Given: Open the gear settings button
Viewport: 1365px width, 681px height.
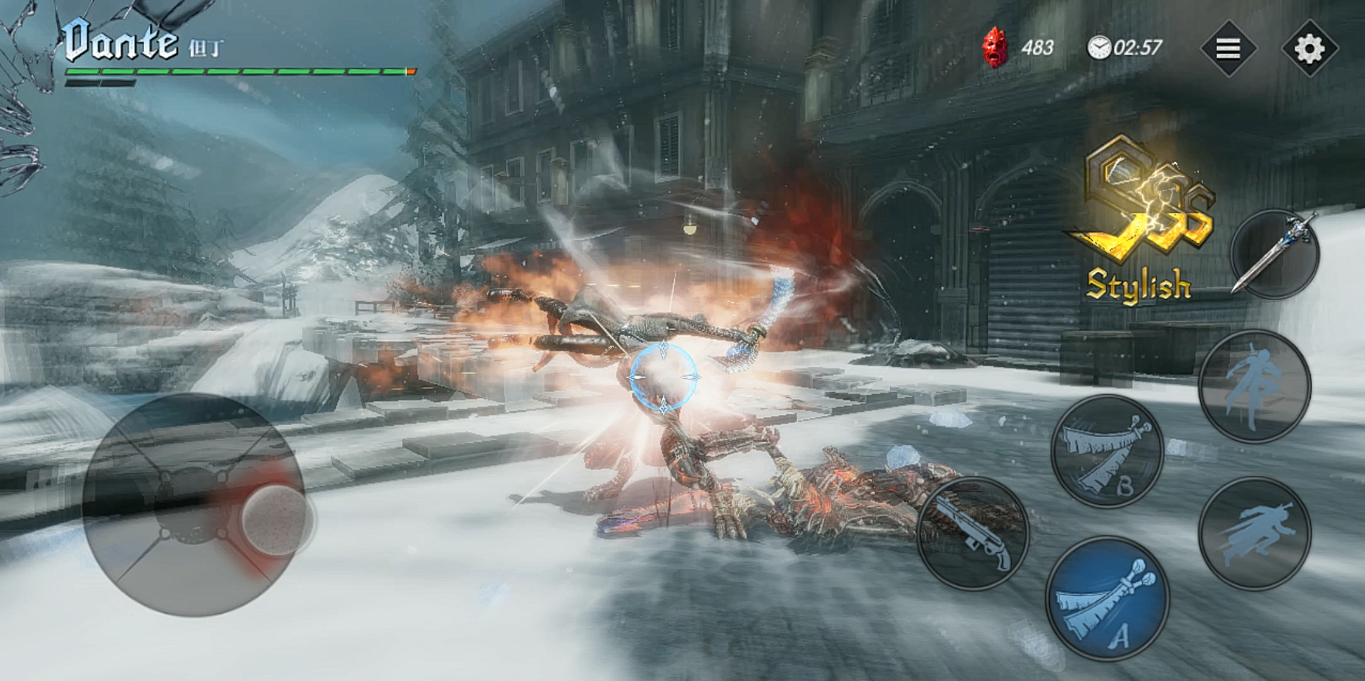Looking at the screenshot, I should 1309,48.
